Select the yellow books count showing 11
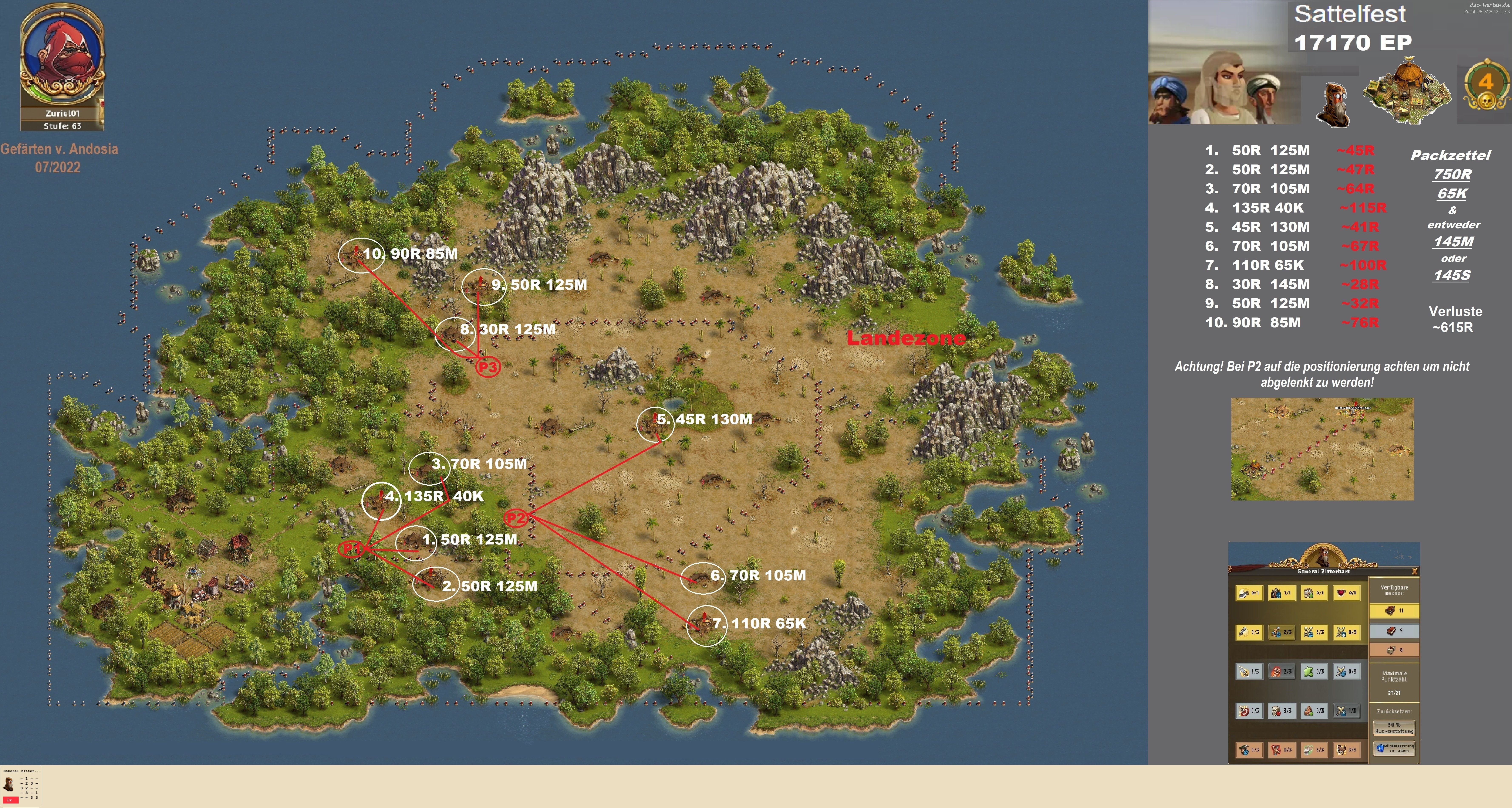This screenshot has height=808, width=1512. click(x=1394, y=611)
